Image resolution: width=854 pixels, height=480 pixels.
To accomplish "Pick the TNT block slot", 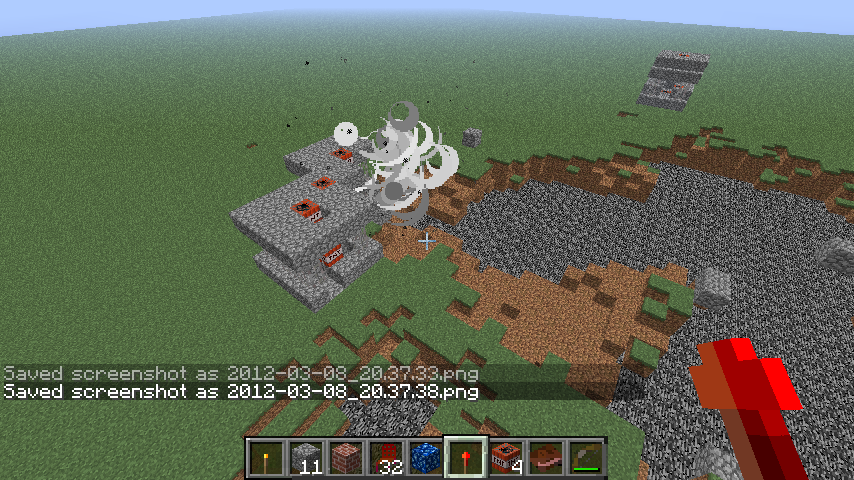I will pos(505,459).
